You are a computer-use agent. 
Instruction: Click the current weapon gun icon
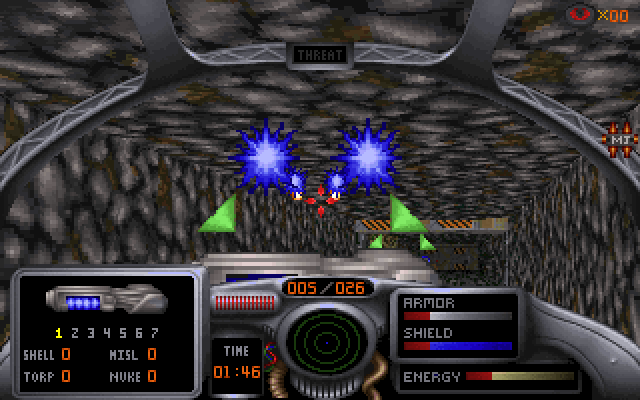point(106,300)
